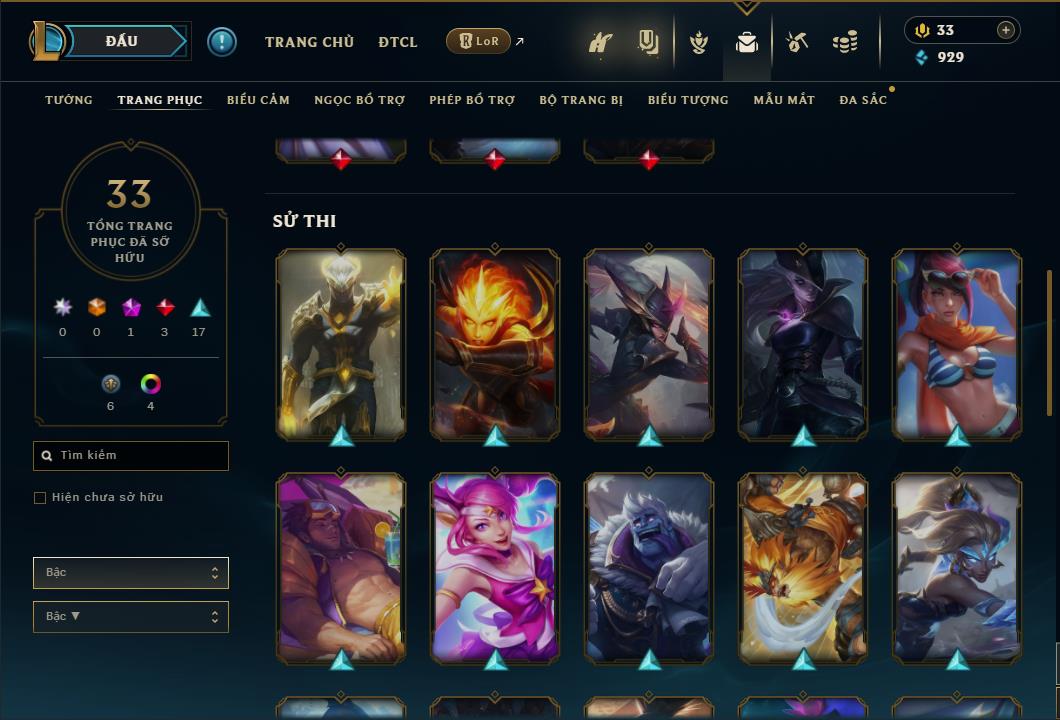Toggle the Hiện chưa sở hữu checkbox
Image resolution: width=1060 pixels, height=720 pixels.
[x=40, y=498]
